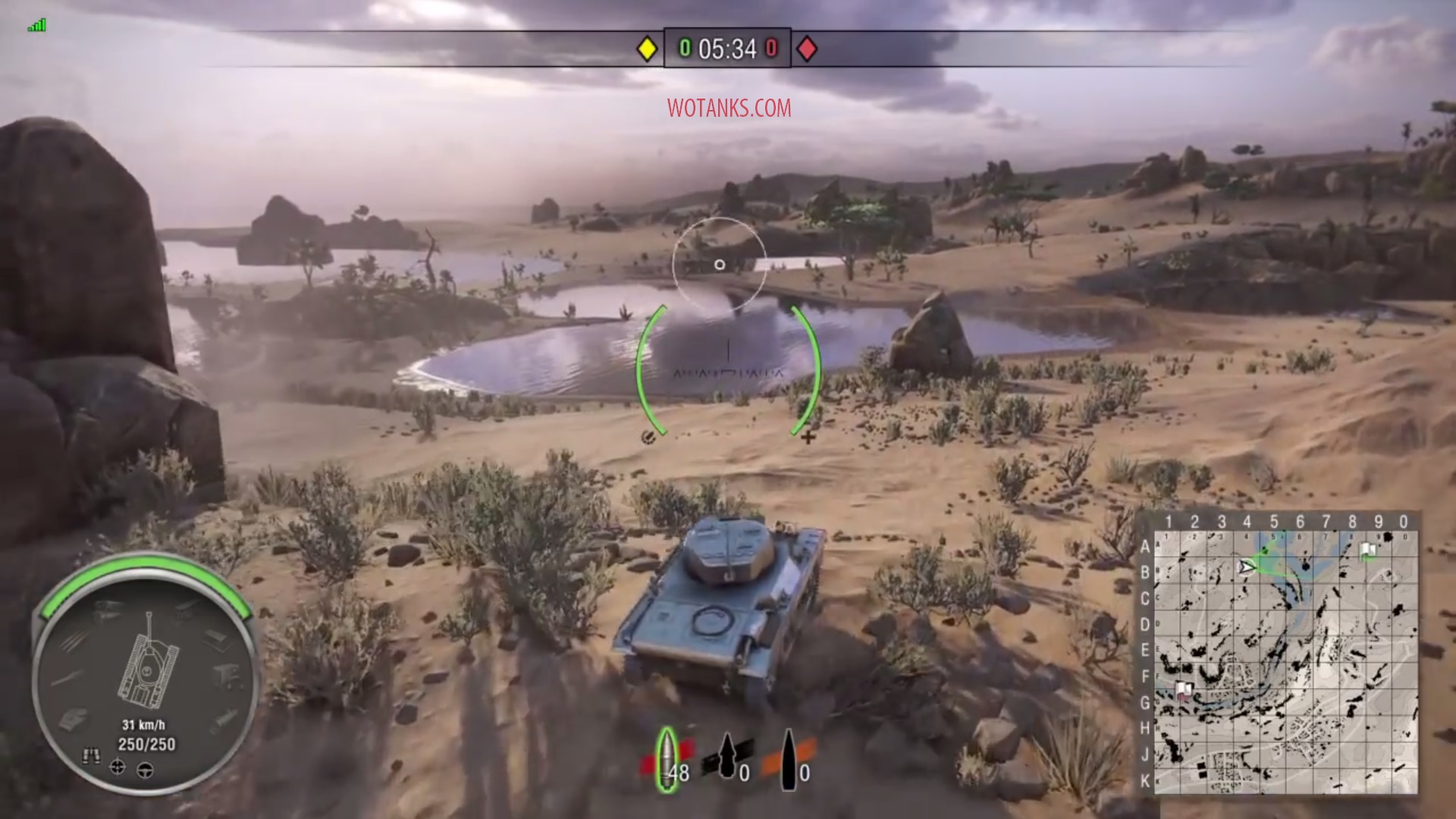1456x819 pixels.
Task: Select the red base flag on the minimap
Action: coord(1183,689)
